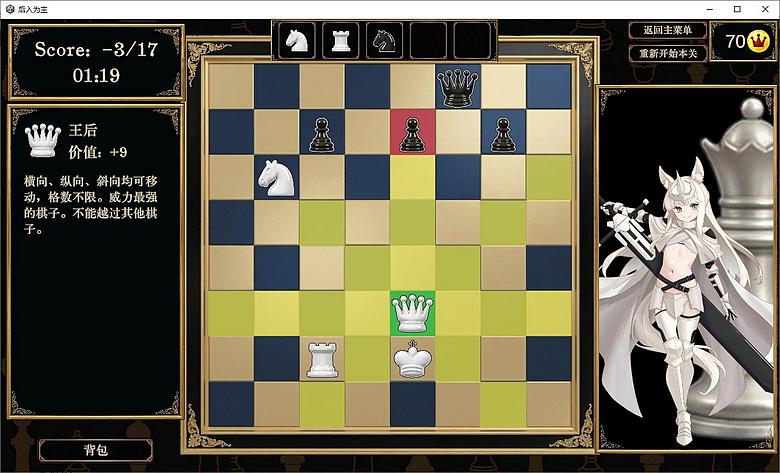Screen dimensions: 780x473
Task: Restart the level with 重新开始本关
Action: pos(668,52)
